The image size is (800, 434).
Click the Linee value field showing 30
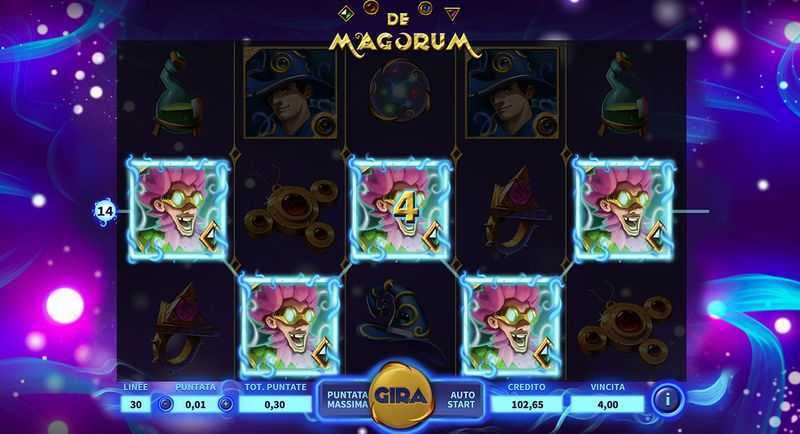135,404
